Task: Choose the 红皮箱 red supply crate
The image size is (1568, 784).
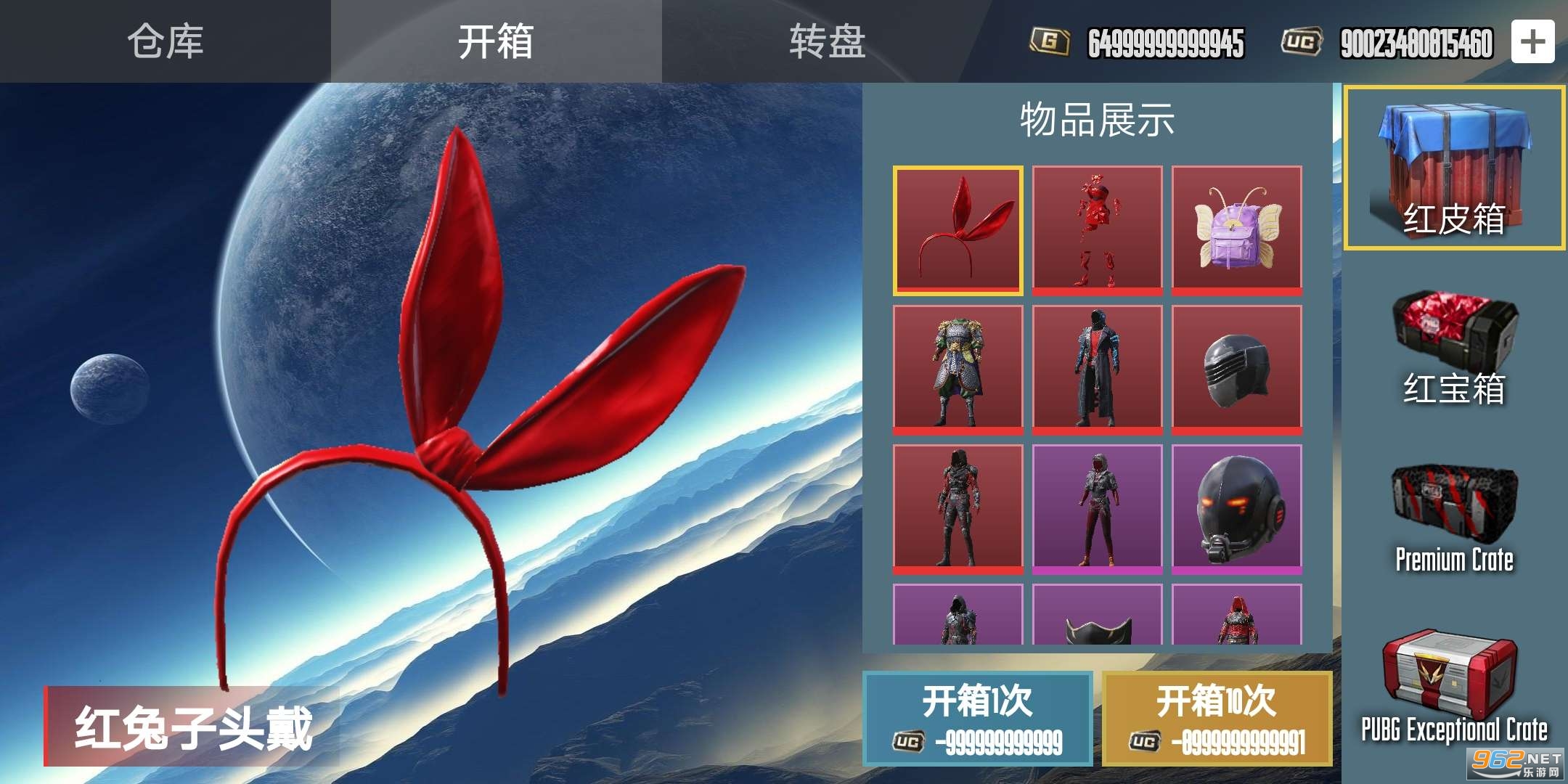Action: click(x=1454, y=168)
